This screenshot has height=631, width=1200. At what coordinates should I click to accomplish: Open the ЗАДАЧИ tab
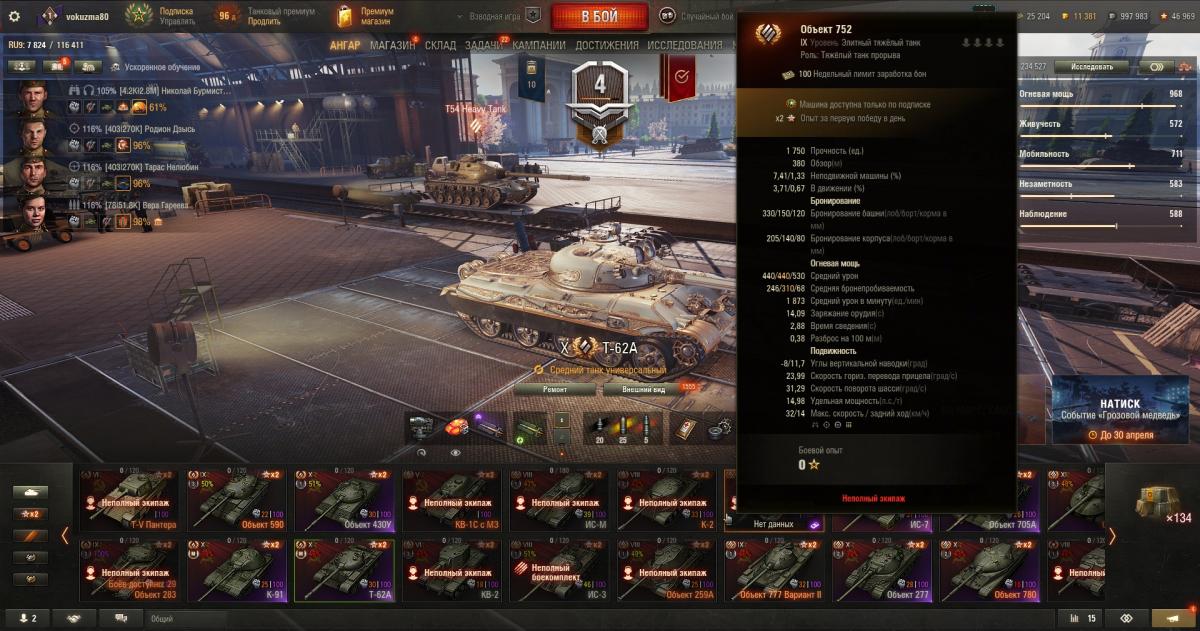click(x=484, y=45)
